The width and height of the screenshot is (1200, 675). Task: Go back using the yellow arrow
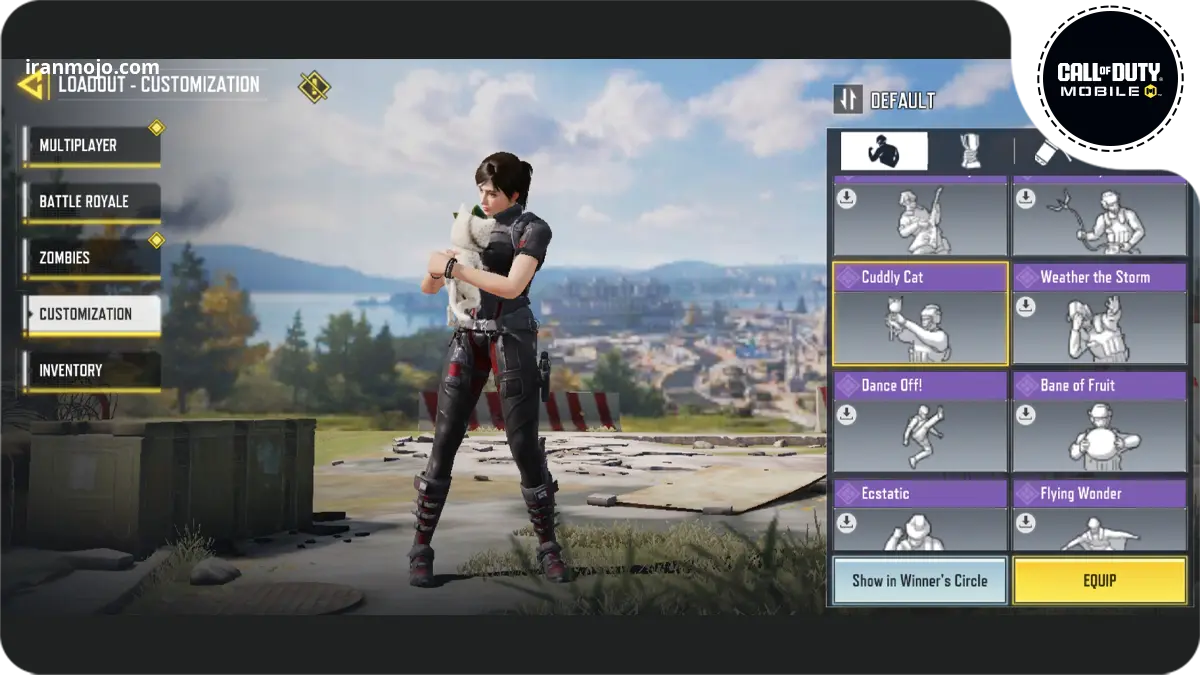point(32,85)
